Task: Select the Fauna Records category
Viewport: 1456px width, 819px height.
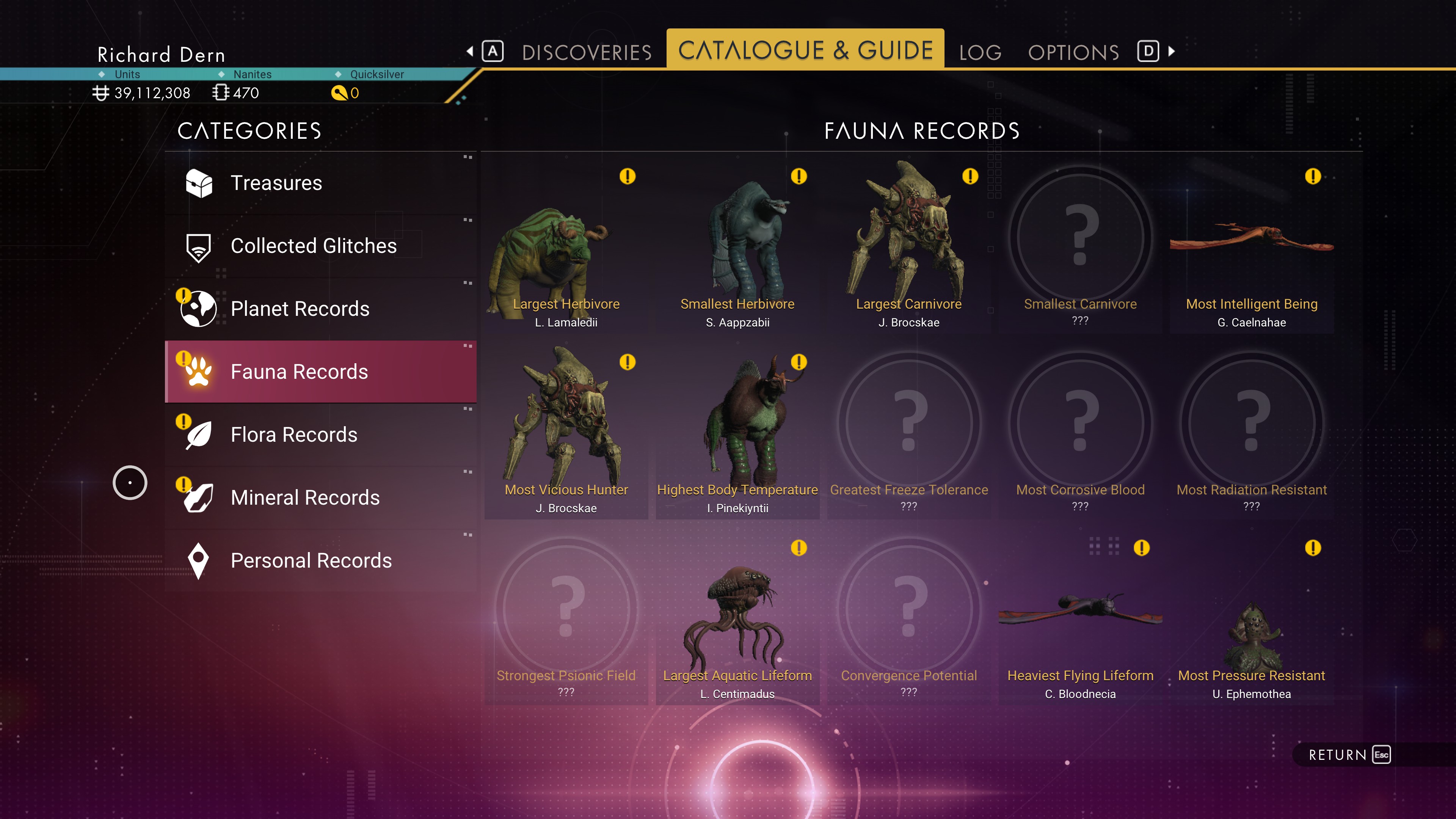Action: coord(320,371)
